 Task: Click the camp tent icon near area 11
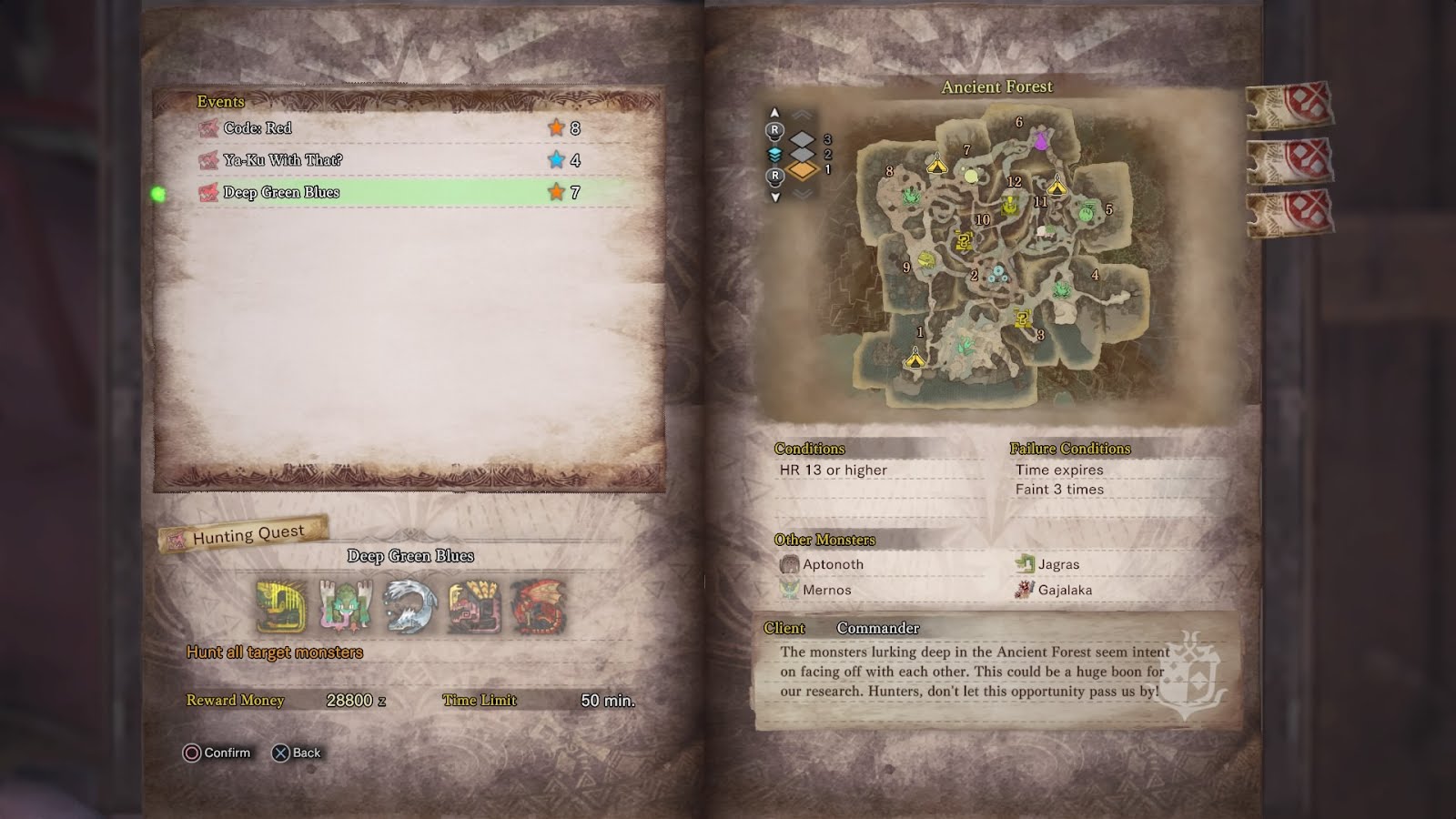[x=1057, y=187]
